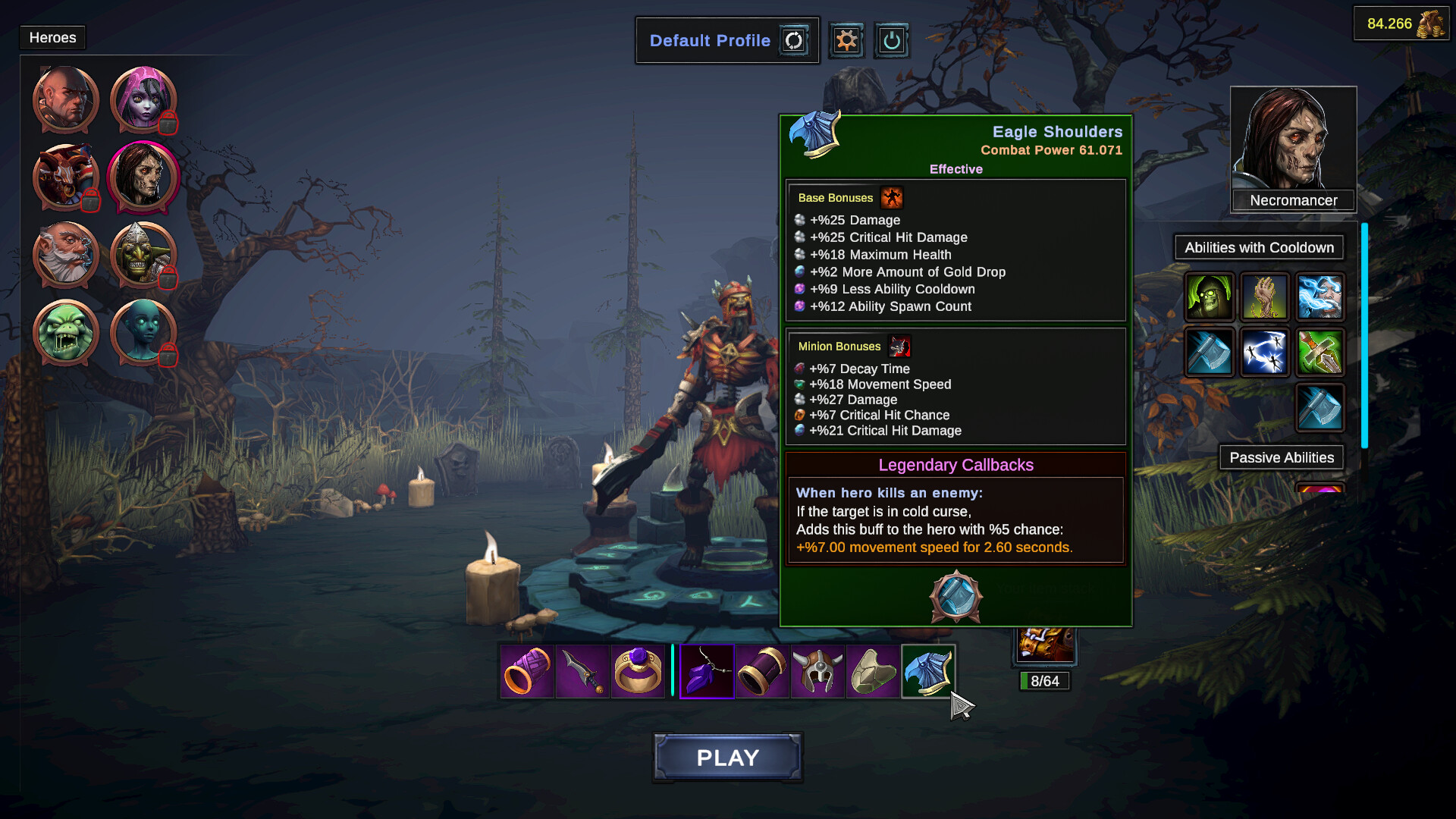This screenshot has width=1456, height=819.
Task: Select the teleport strike ability icon
Action: pyautogui.click(x=1265, y=353)
